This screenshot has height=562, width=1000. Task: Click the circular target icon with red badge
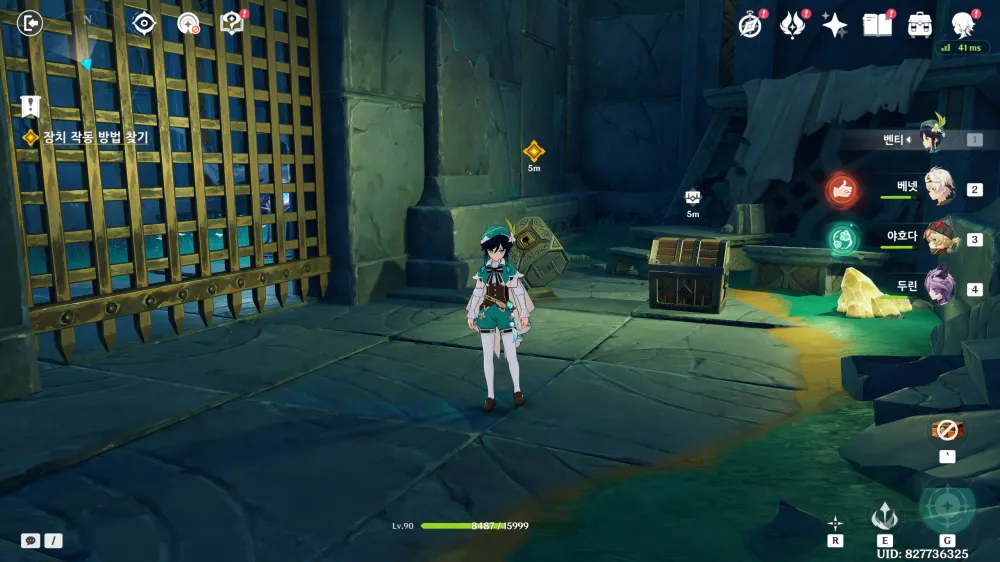(188, 23)
